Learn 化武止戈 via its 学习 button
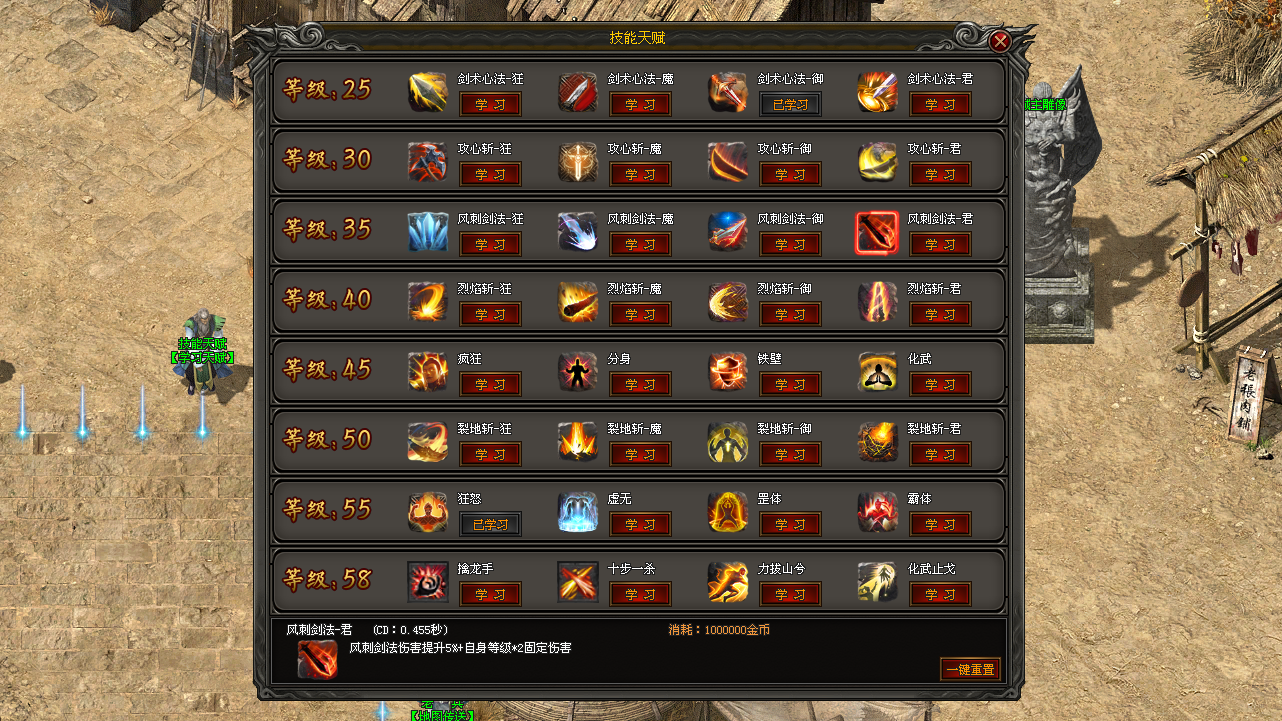 [940, 594]
